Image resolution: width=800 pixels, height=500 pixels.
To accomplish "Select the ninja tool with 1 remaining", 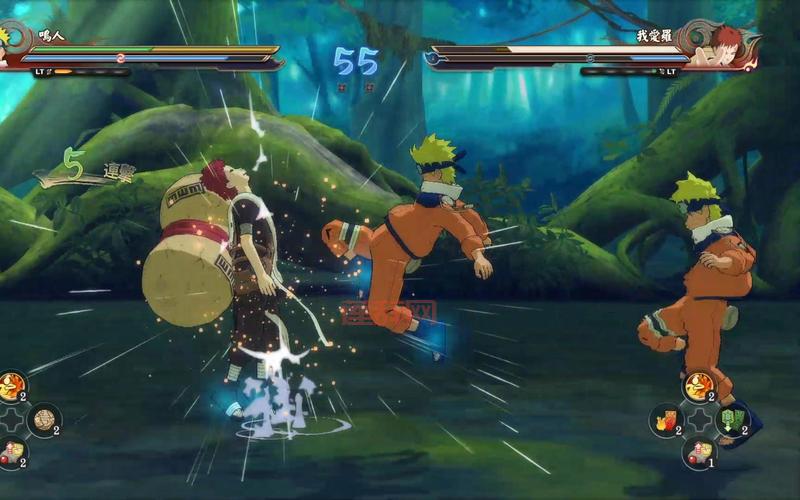I will tap(700, 453).
